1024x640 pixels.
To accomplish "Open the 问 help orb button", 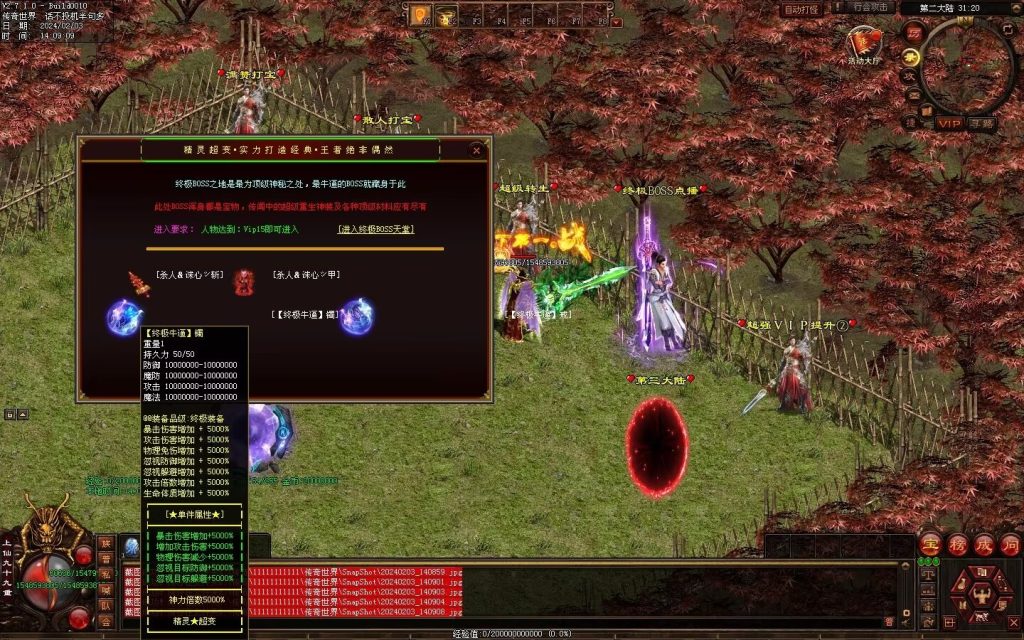I will pyautogui.click(x=1009, y=545).
